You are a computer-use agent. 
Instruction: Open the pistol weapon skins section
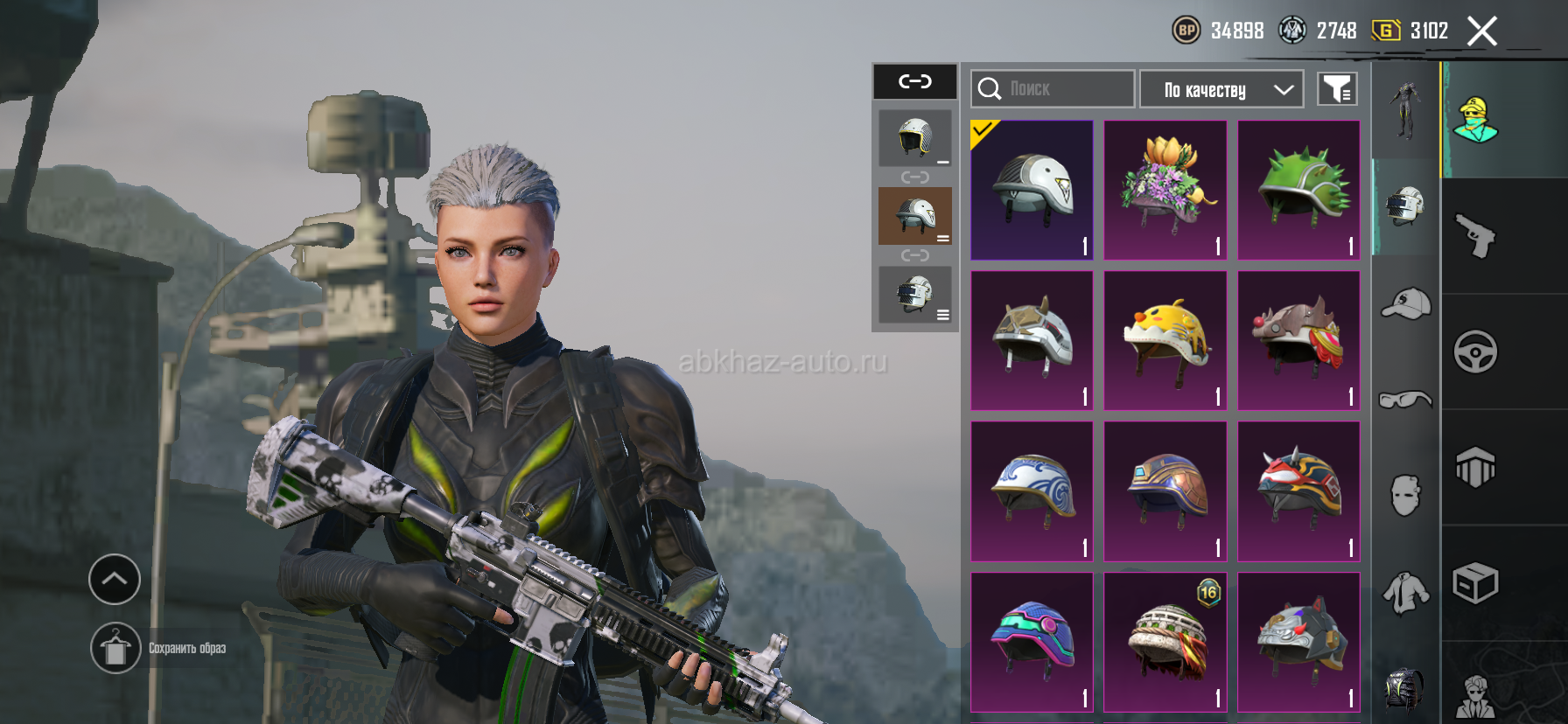[1475, 236]
